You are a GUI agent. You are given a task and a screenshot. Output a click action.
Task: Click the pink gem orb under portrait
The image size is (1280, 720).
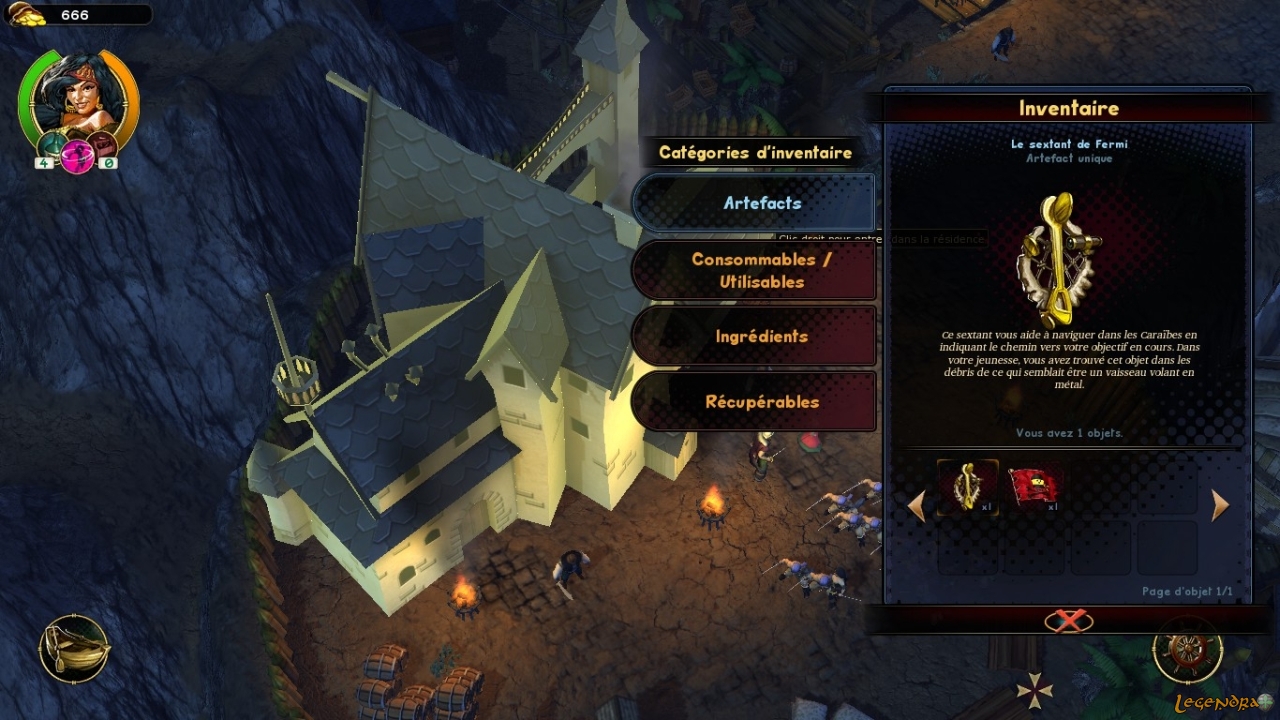point(77,158)
